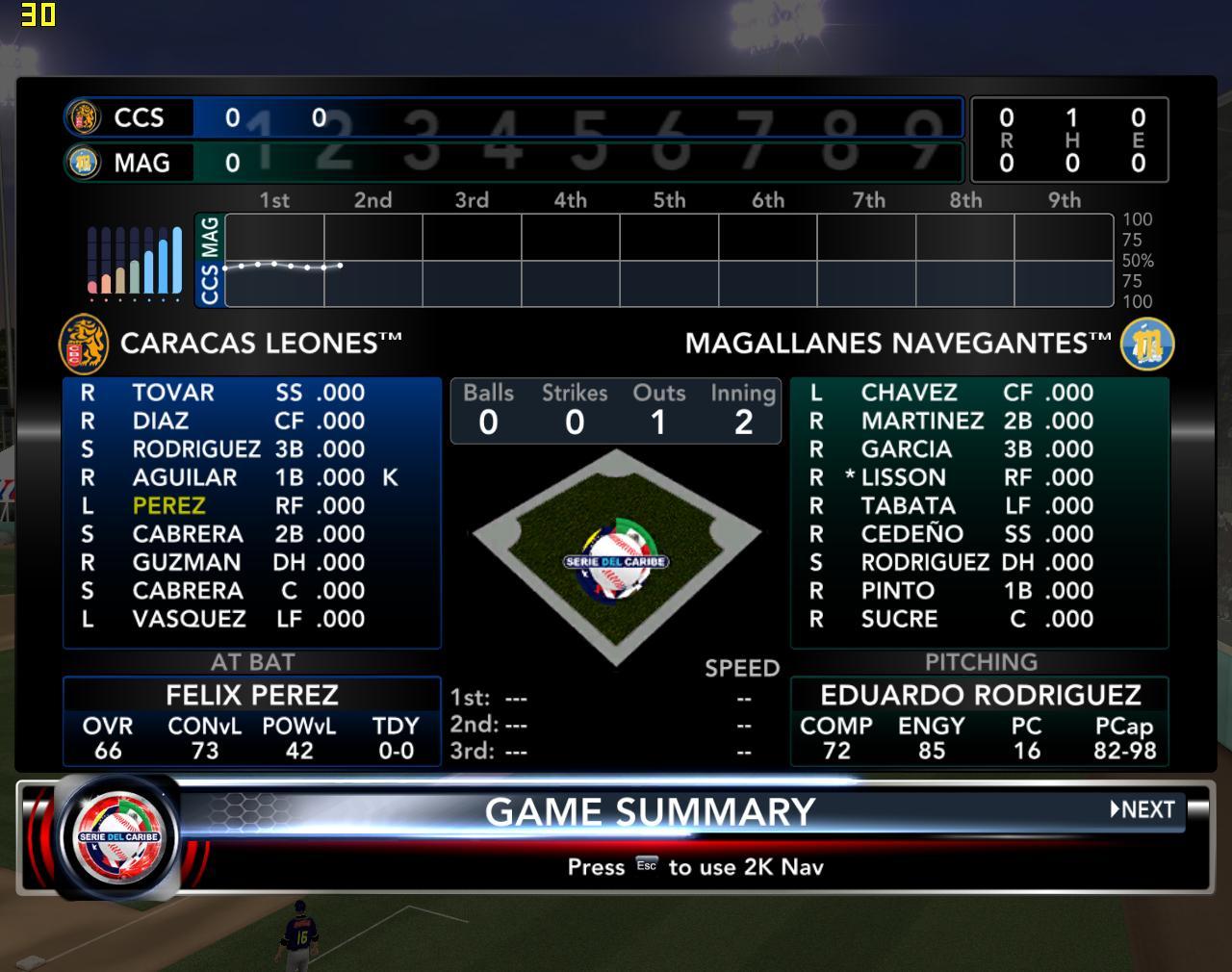Choose Martinez's lineup row
Screen dimensions: 1232x972
pos(922,421)
